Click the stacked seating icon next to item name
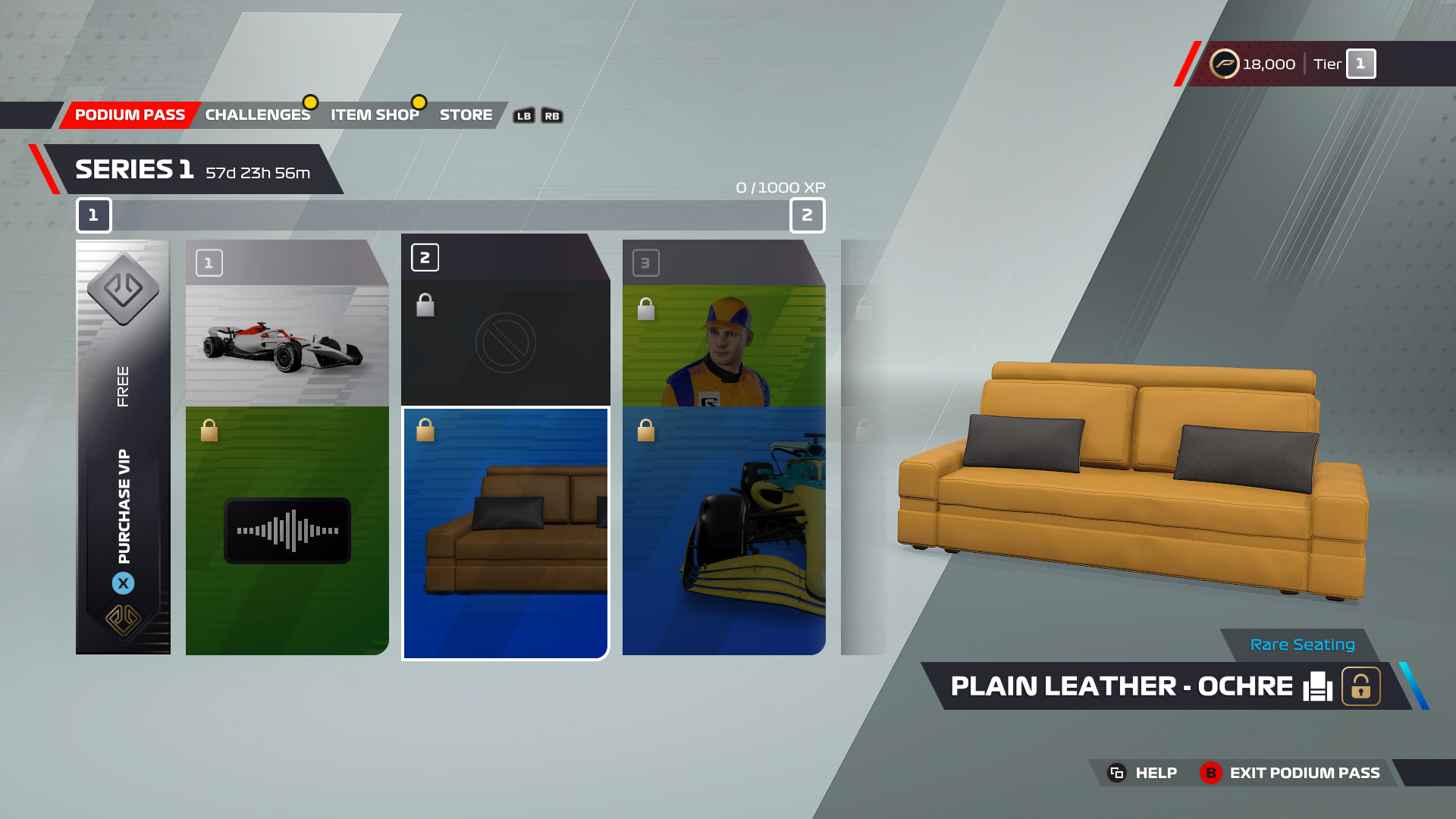 pyautogui.click(x=1317, y=686)
